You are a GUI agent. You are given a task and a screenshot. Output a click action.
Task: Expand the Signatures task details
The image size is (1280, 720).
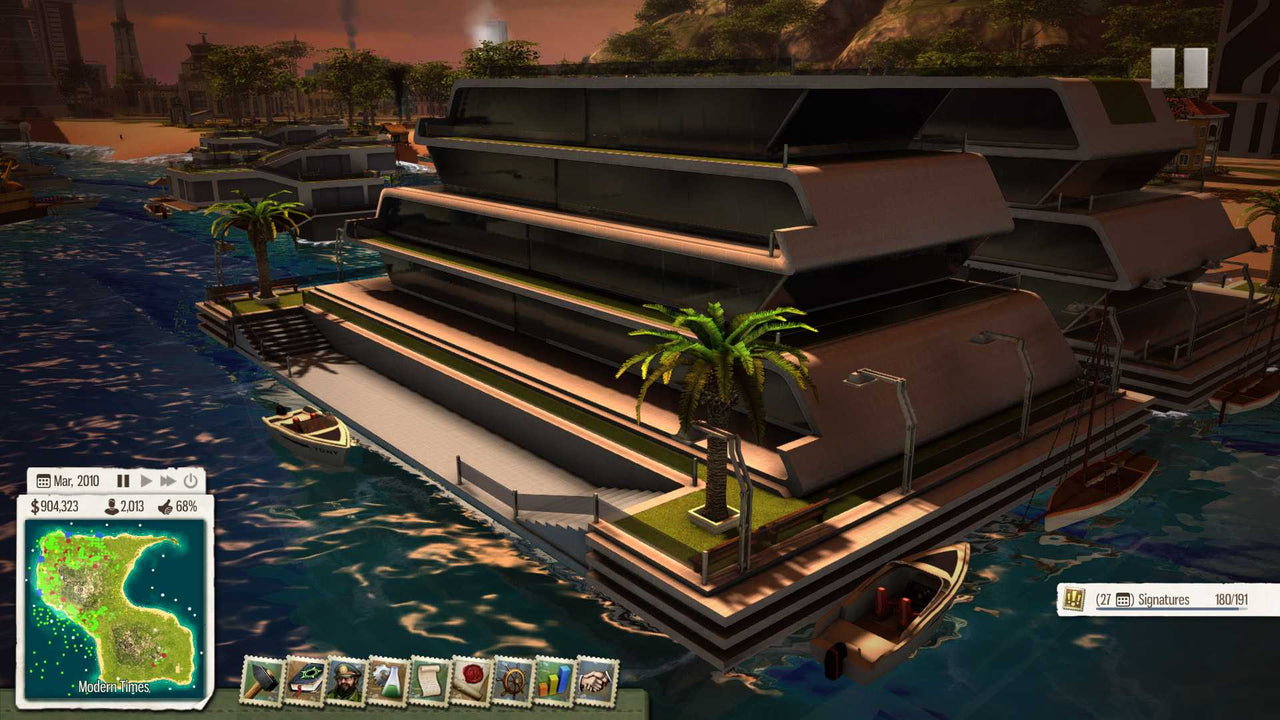point(1165,600)
